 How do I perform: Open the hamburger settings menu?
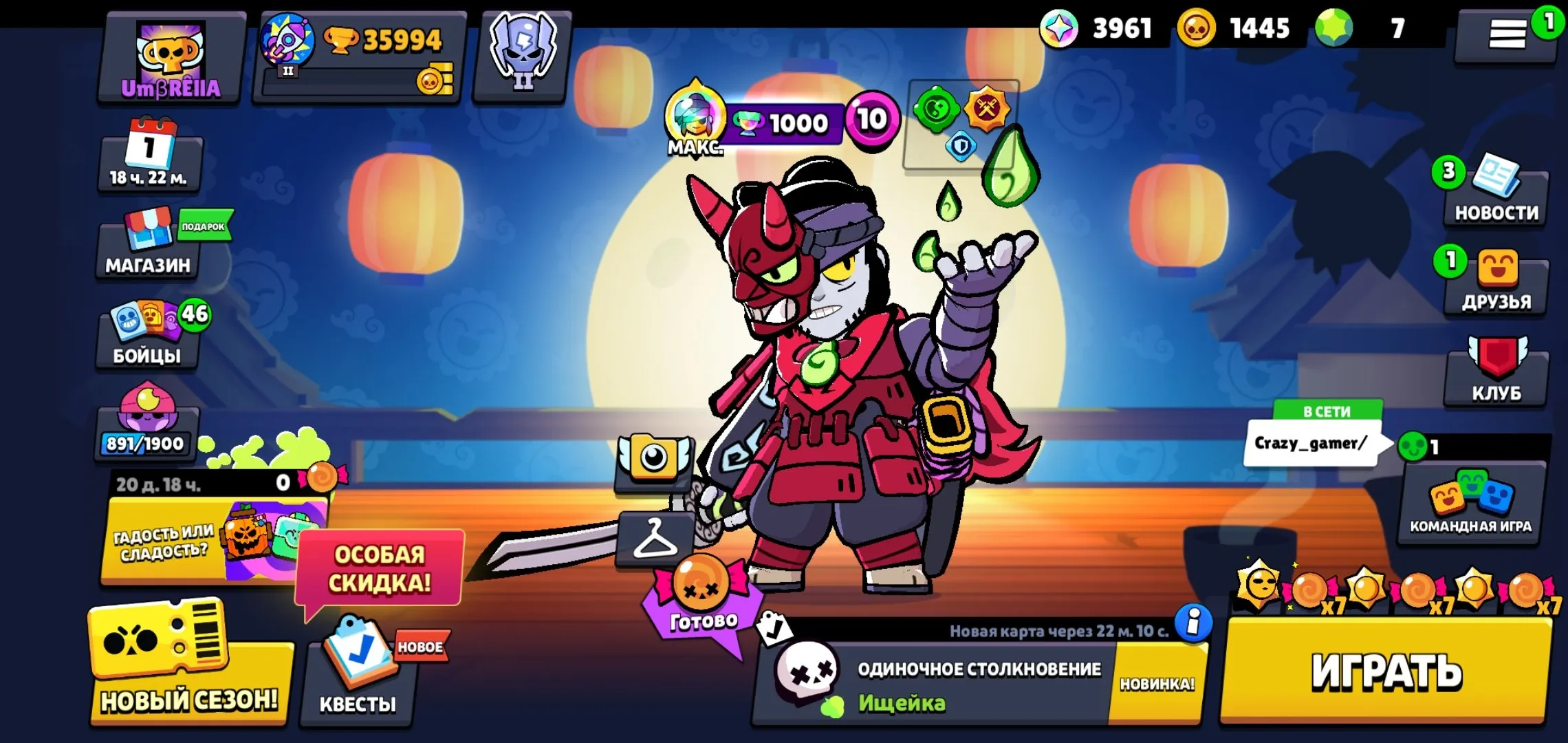(x=1506, y=31)
